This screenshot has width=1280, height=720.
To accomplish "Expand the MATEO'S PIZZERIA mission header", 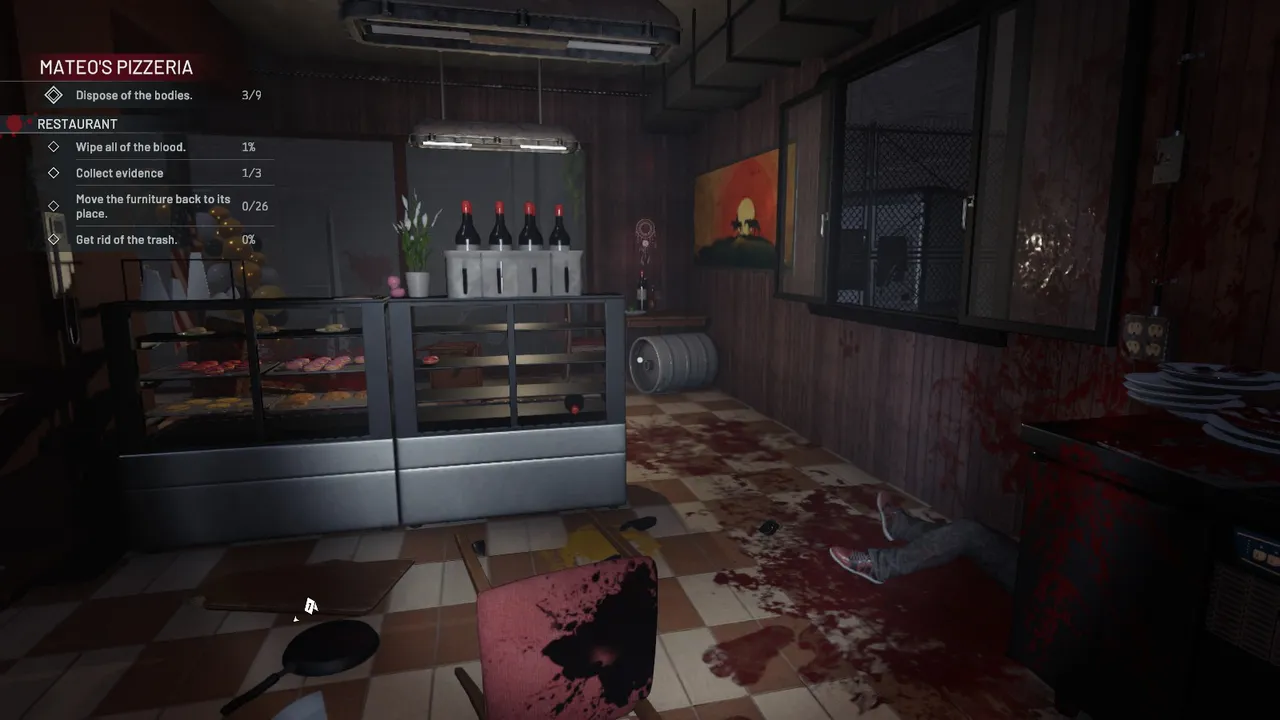I will click(115, 67).
